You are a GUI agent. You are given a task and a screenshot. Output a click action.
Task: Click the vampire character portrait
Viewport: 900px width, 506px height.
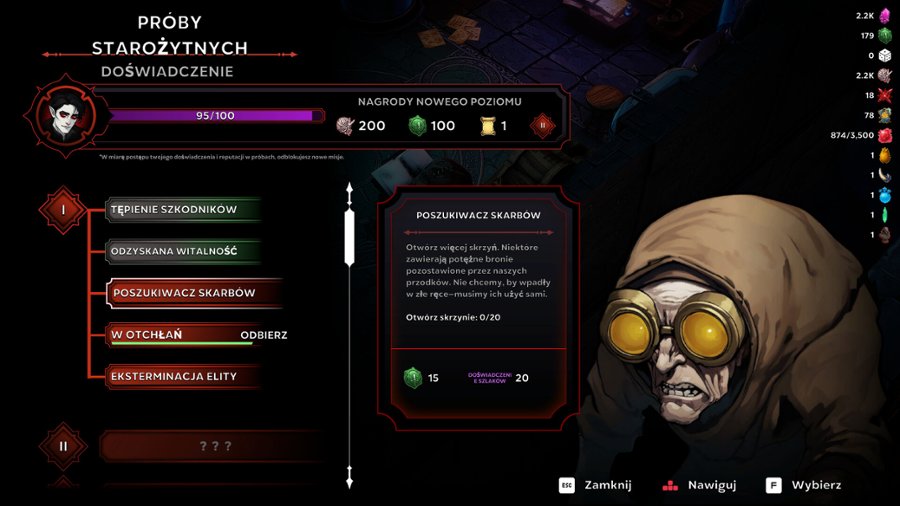point(65,115)
